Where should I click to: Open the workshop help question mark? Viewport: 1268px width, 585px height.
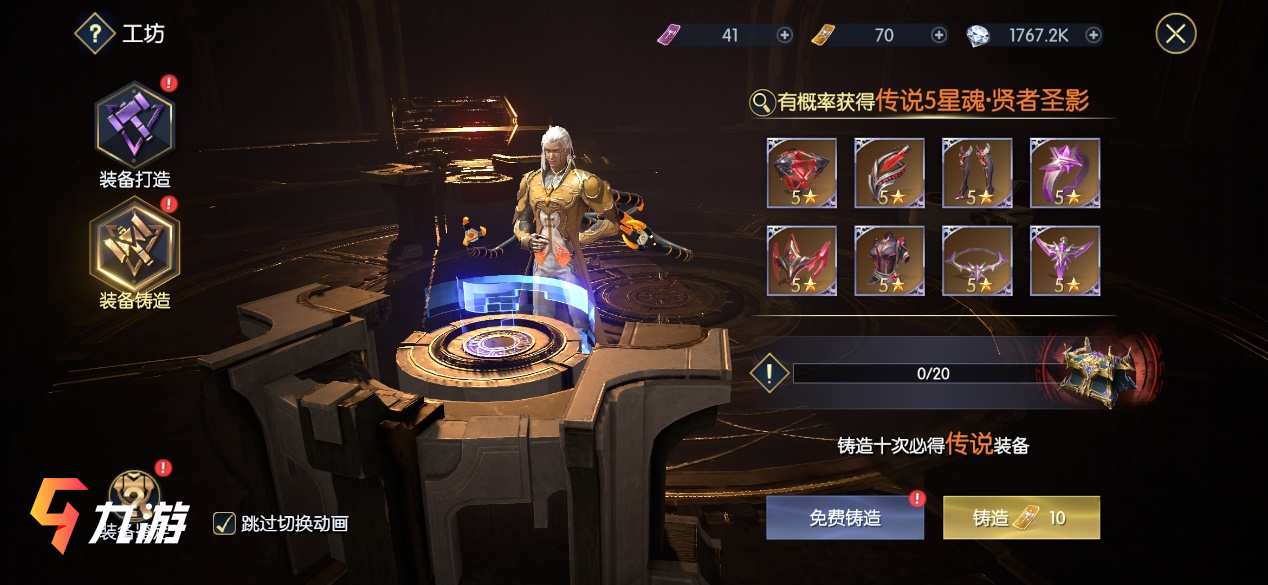[x=95, y=34]
